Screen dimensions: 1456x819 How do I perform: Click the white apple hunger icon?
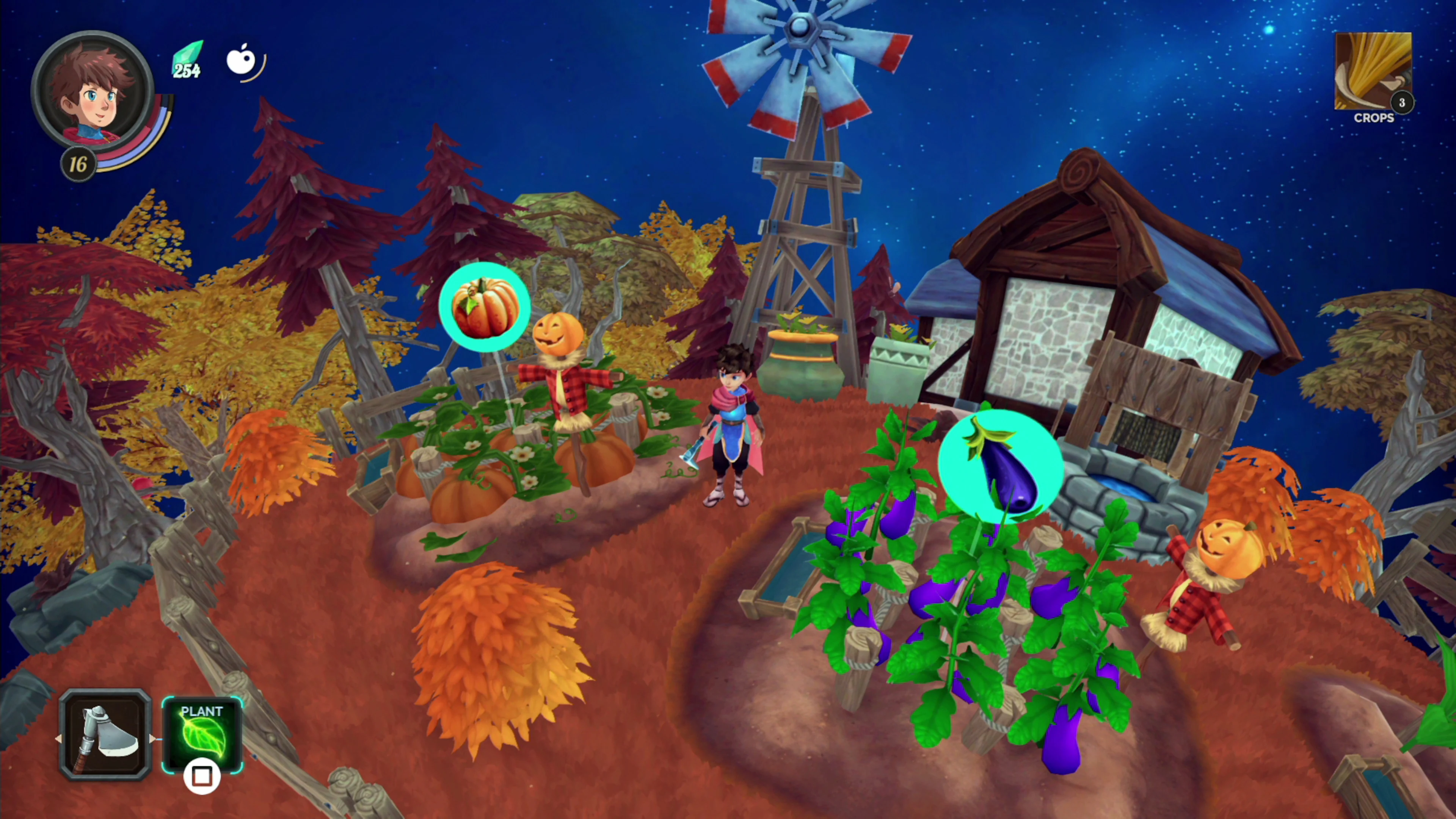pyautogui.click(x=242, y=60)
